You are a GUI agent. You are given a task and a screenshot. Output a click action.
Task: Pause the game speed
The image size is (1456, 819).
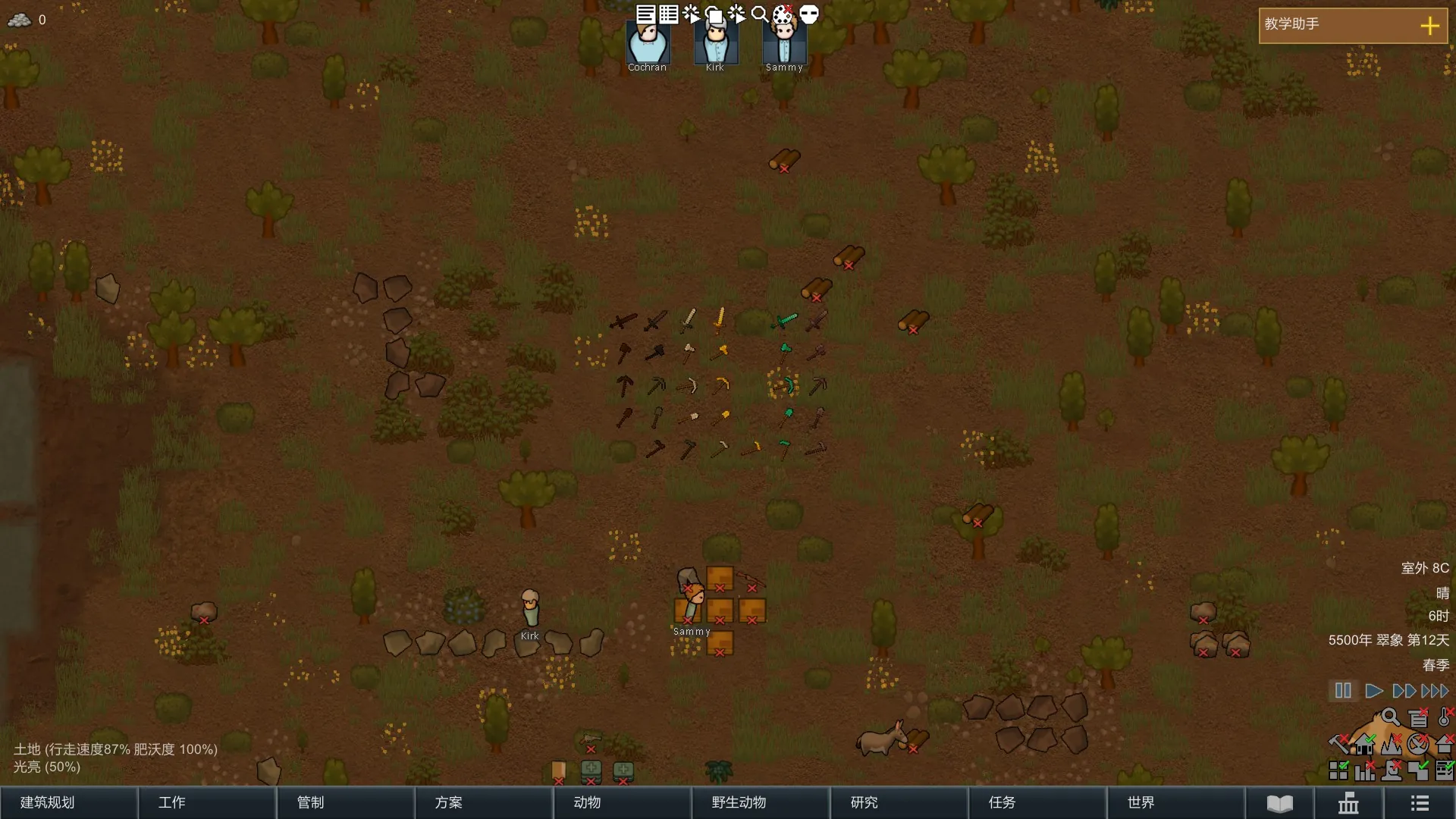(x=1343, y=691)
